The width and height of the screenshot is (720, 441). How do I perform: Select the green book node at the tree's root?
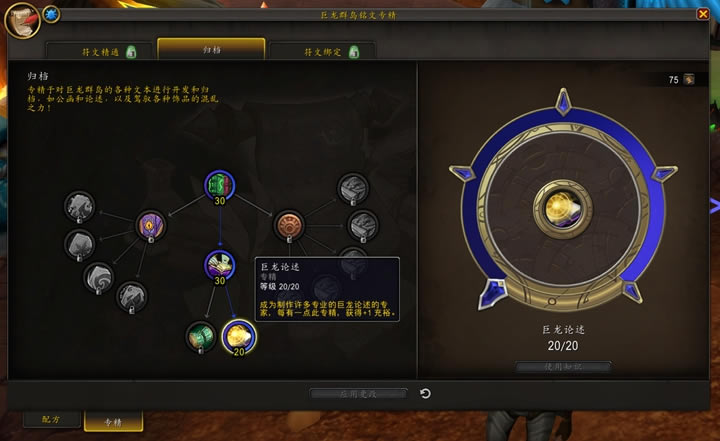[219, 185]
